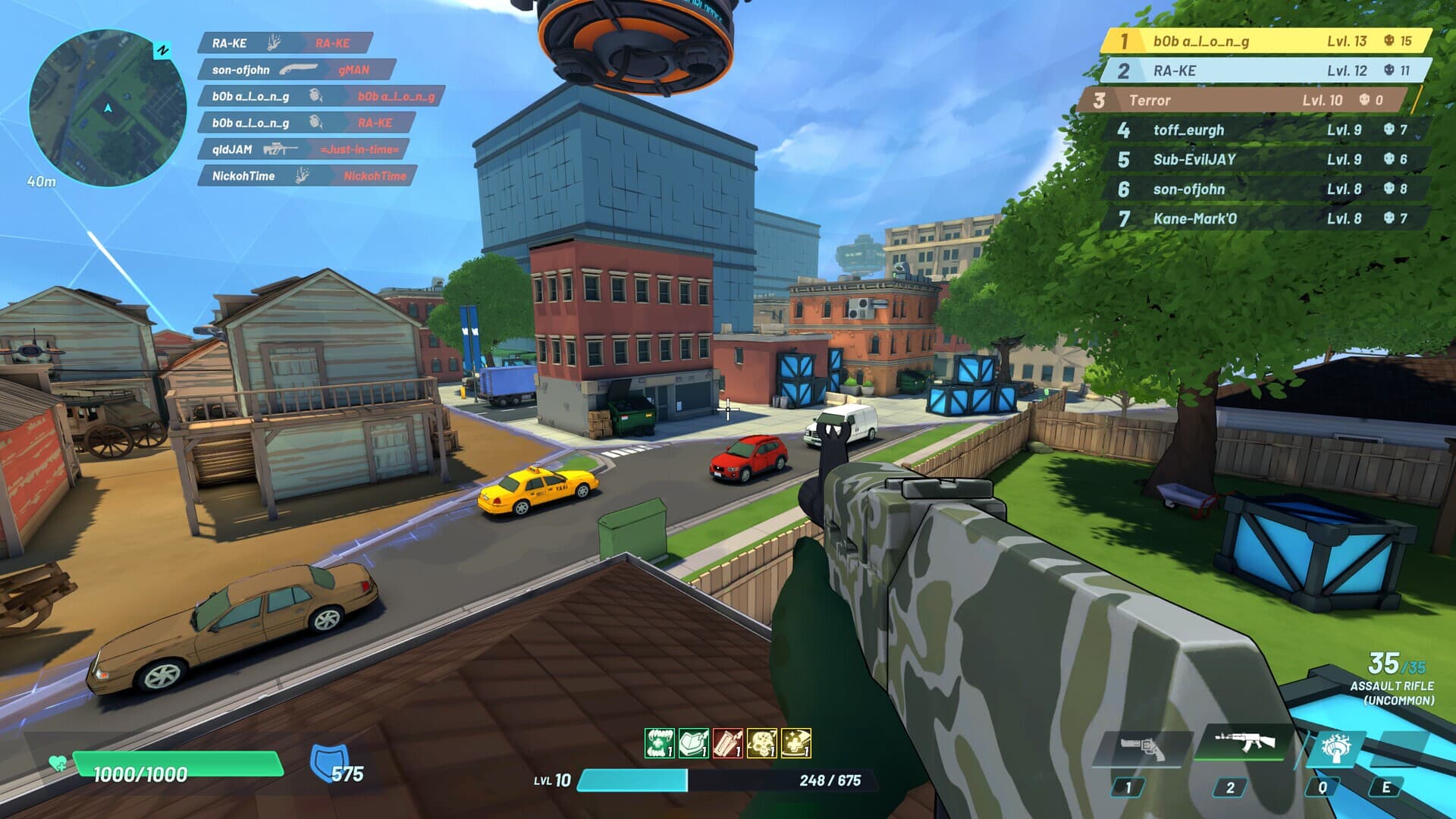Viewport: 1456px width, 819px height.
Task: Click RA-KE's second-place leaderboard row
Action: coord(1265,71)
